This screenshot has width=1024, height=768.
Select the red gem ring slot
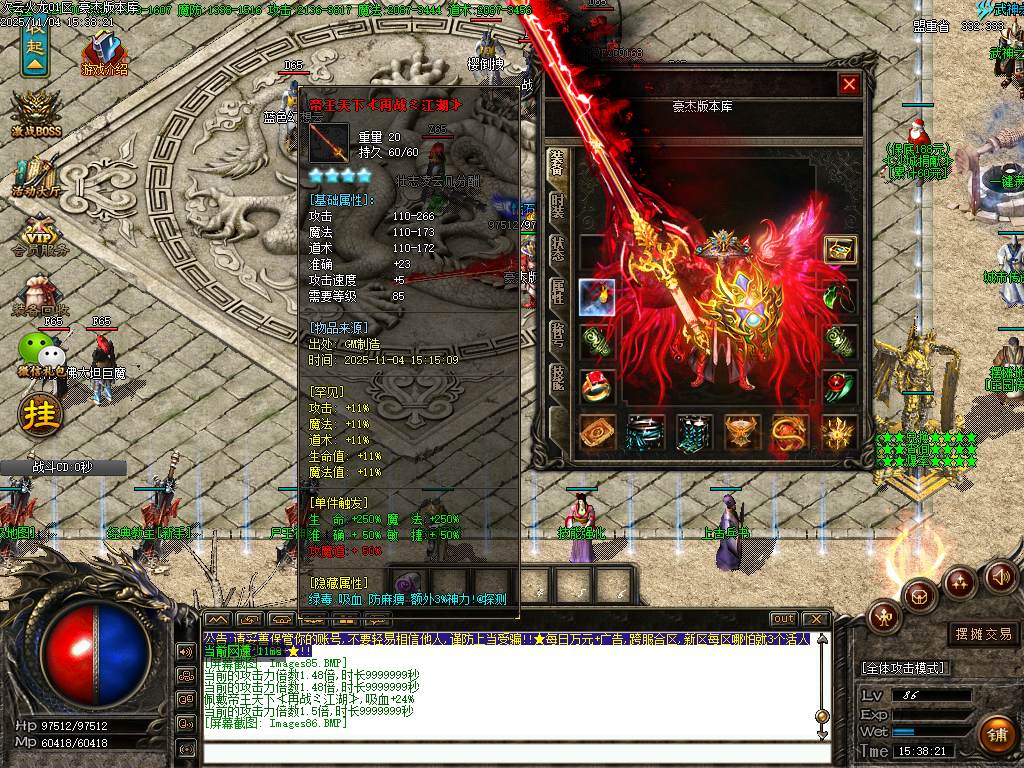point(597,387)
